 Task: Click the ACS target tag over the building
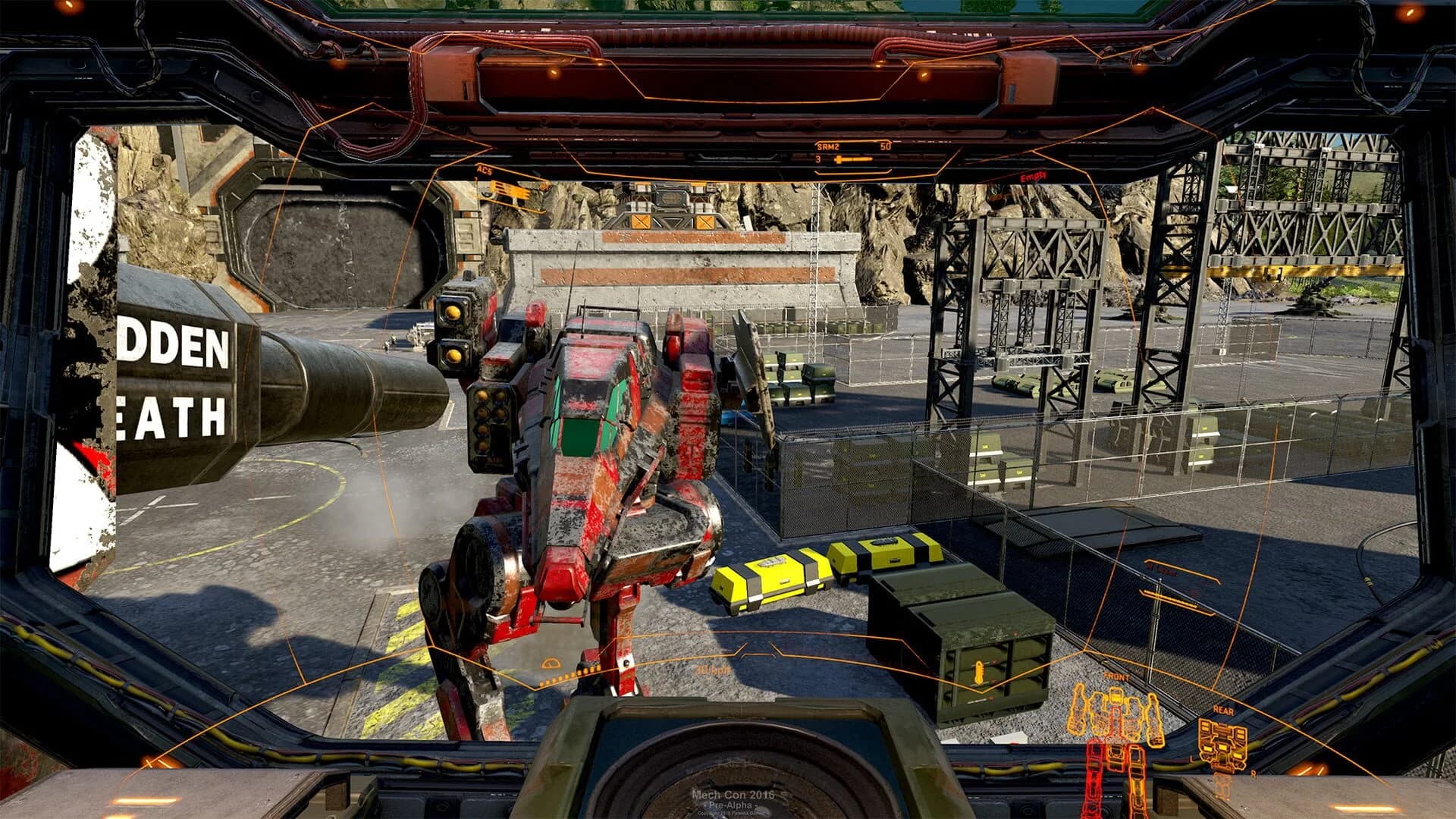coord(485,171)
